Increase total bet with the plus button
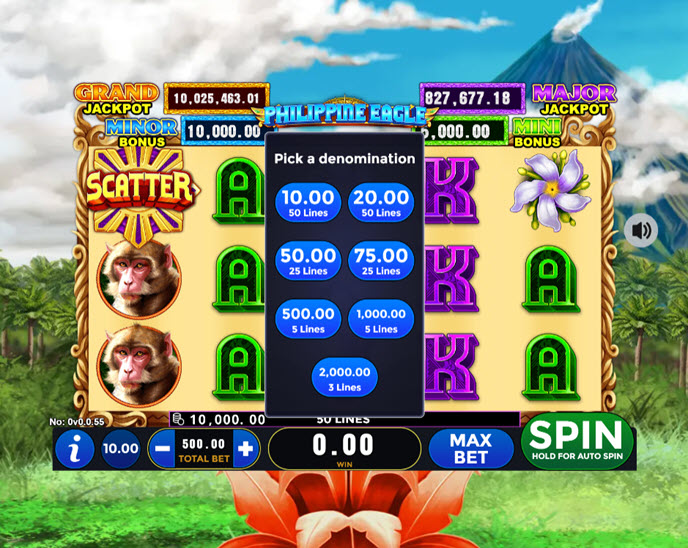688x548 pixels. [x=245, y=449]
